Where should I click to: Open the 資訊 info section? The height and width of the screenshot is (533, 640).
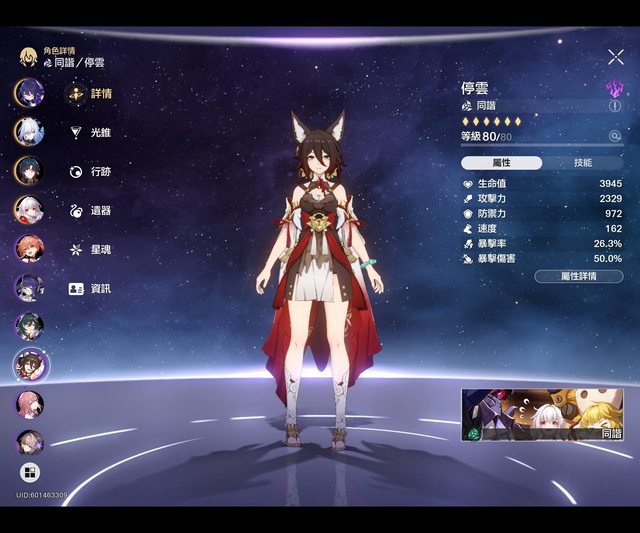pyautogui.click(x=89, y=288)
